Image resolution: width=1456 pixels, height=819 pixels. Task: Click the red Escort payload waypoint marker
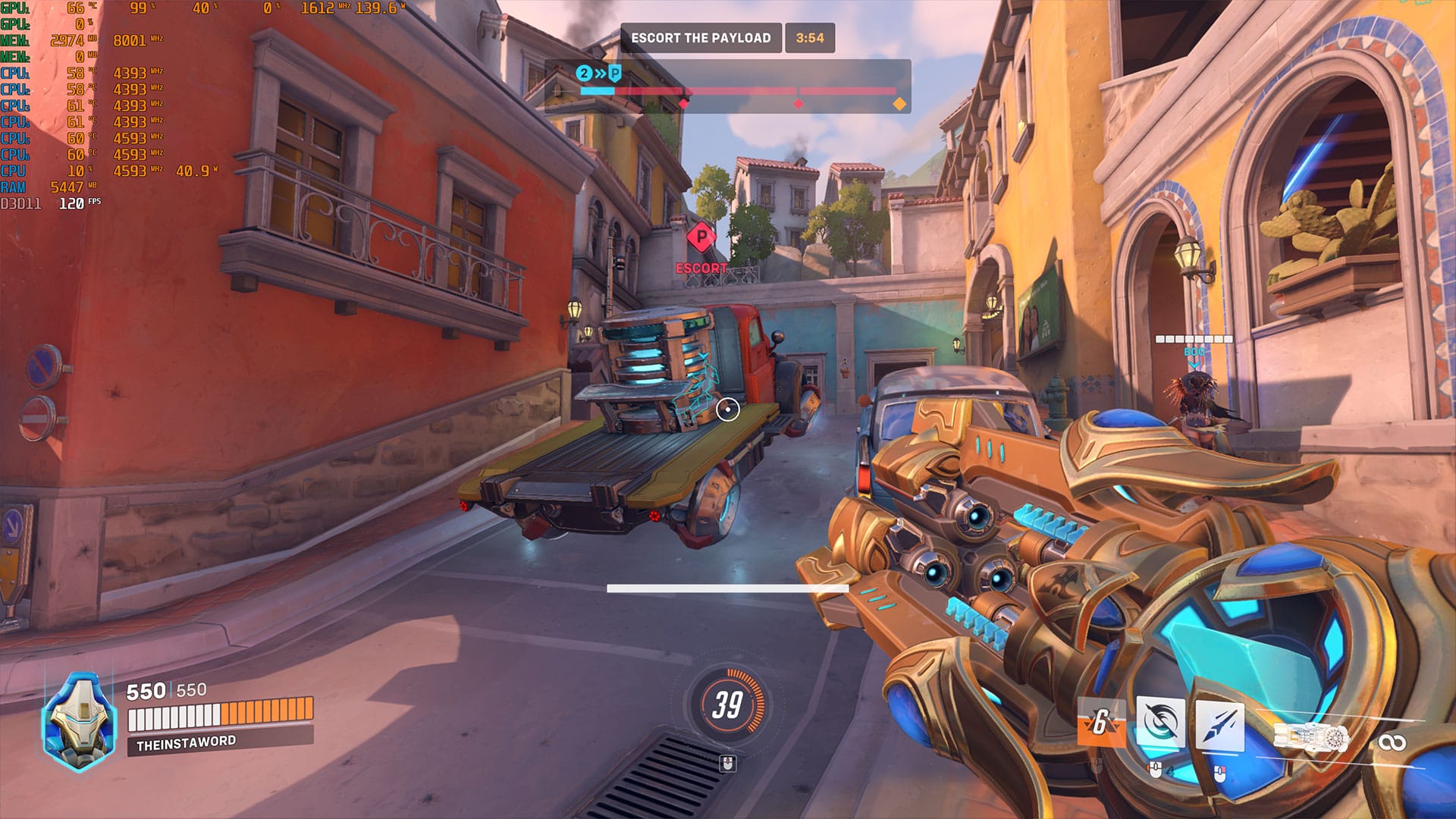click(701, 238)
